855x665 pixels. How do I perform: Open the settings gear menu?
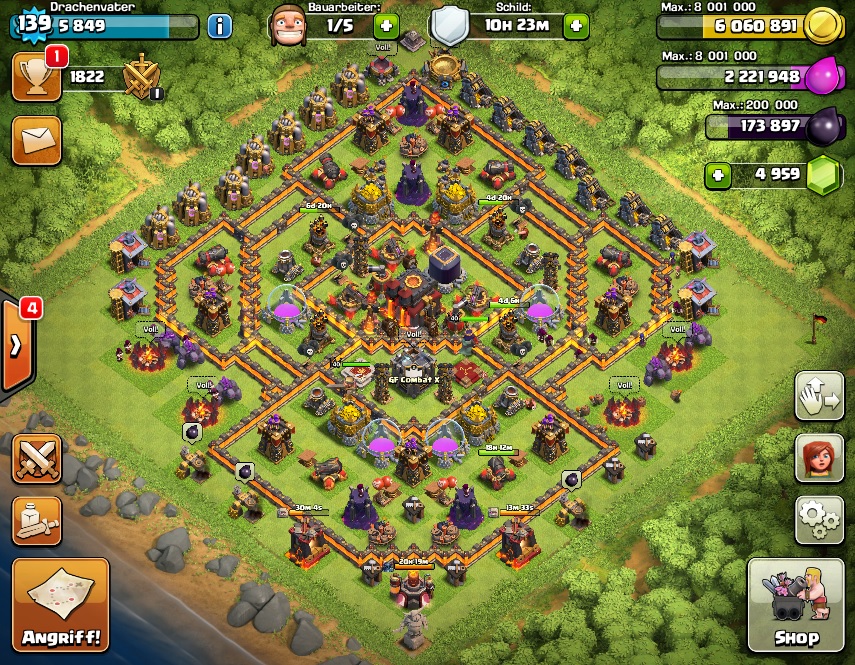(819, 519)
